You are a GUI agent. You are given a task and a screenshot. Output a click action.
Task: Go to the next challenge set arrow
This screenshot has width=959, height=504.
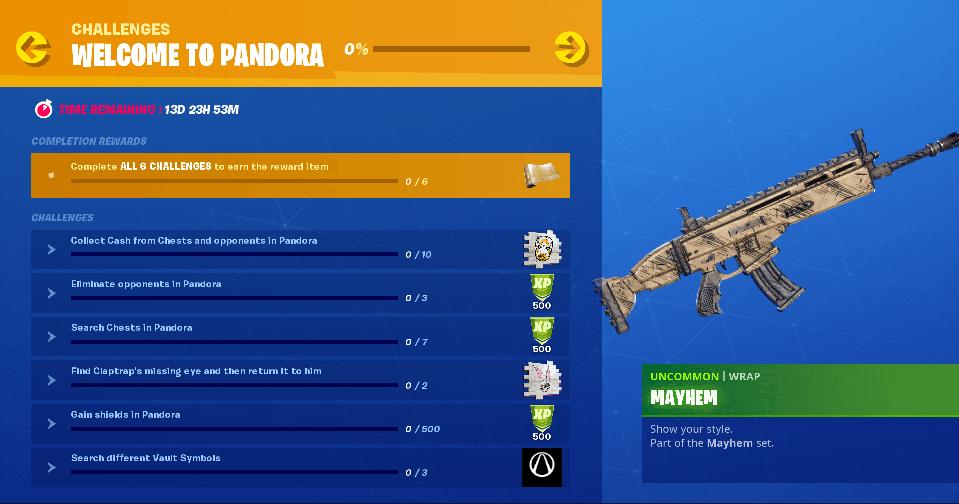click(570, 47)
